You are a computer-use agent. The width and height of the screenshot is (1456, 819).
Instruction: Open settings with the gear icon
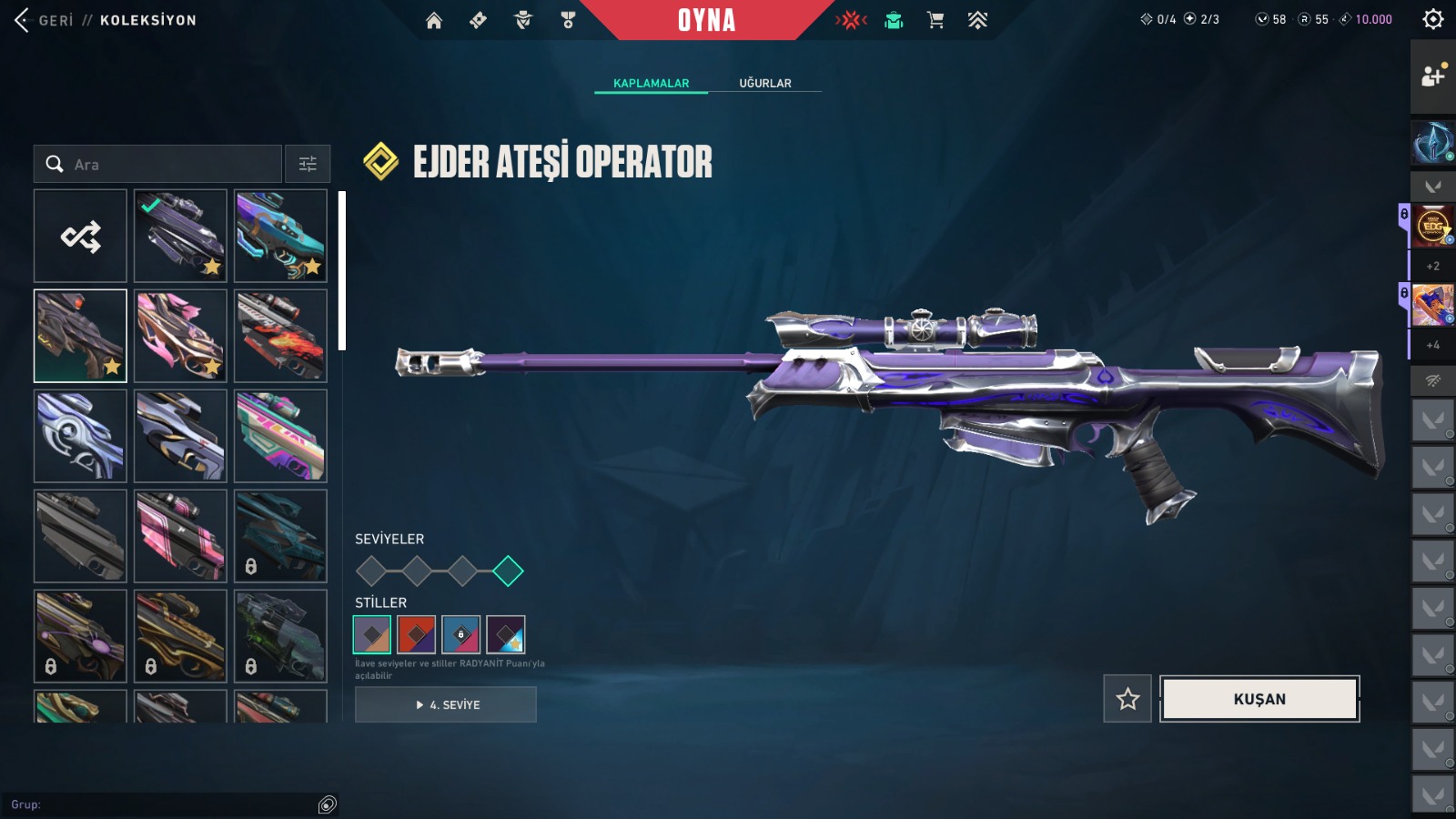point(1433,19)
